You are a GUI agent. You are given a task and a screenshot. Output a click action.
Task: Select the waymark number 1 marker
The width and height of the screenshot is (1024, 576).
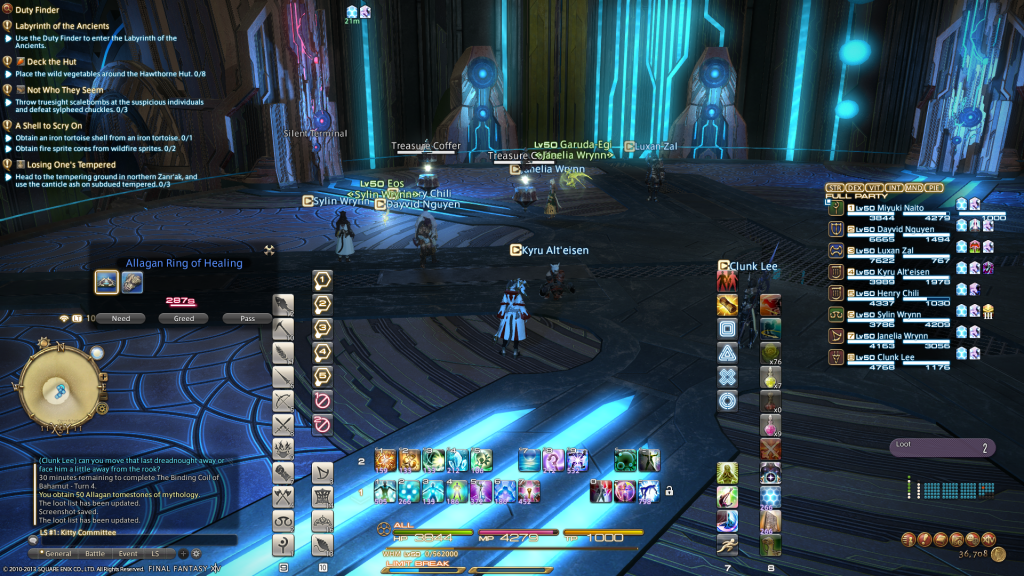click(x=323, y=280)
